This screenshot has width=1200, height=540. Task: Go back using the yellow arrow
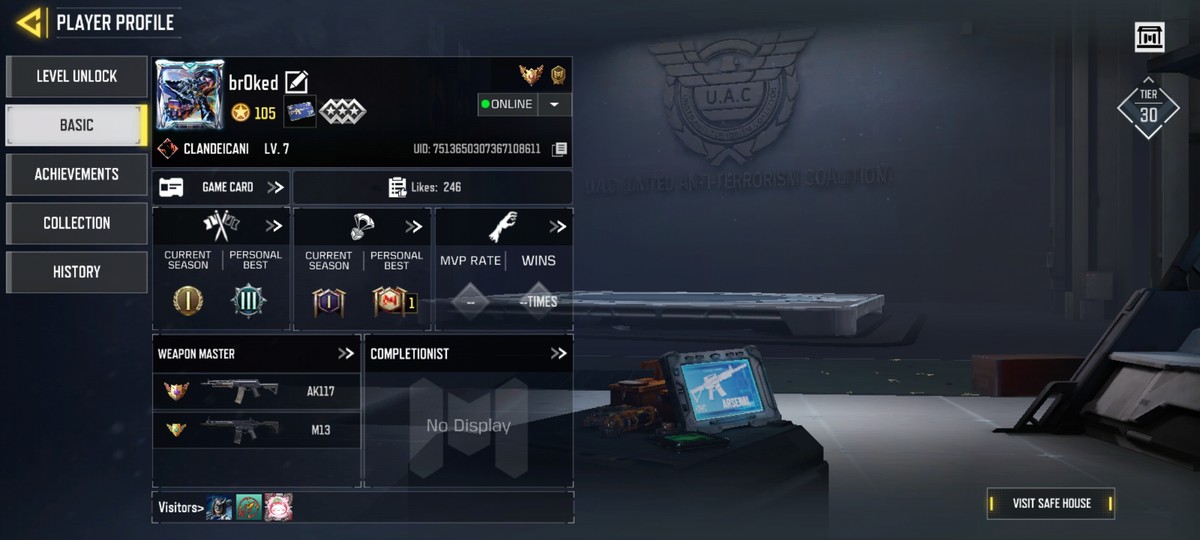point(30,22)
